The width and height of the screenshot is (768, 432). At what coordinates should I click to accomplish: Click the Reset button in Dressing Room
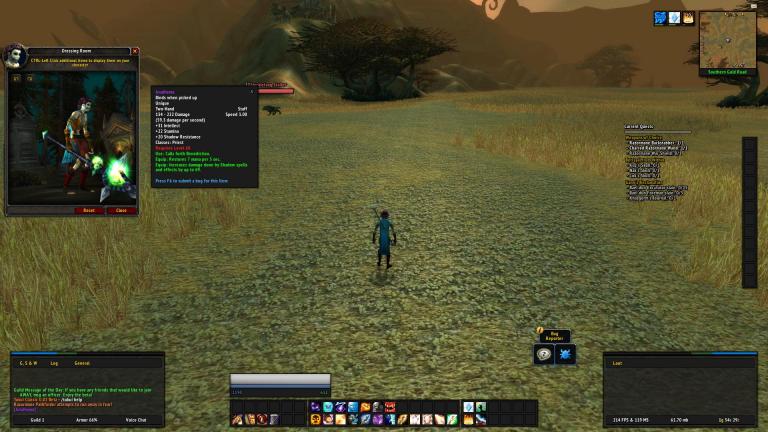pyautogui.click(x=89, y=210)
